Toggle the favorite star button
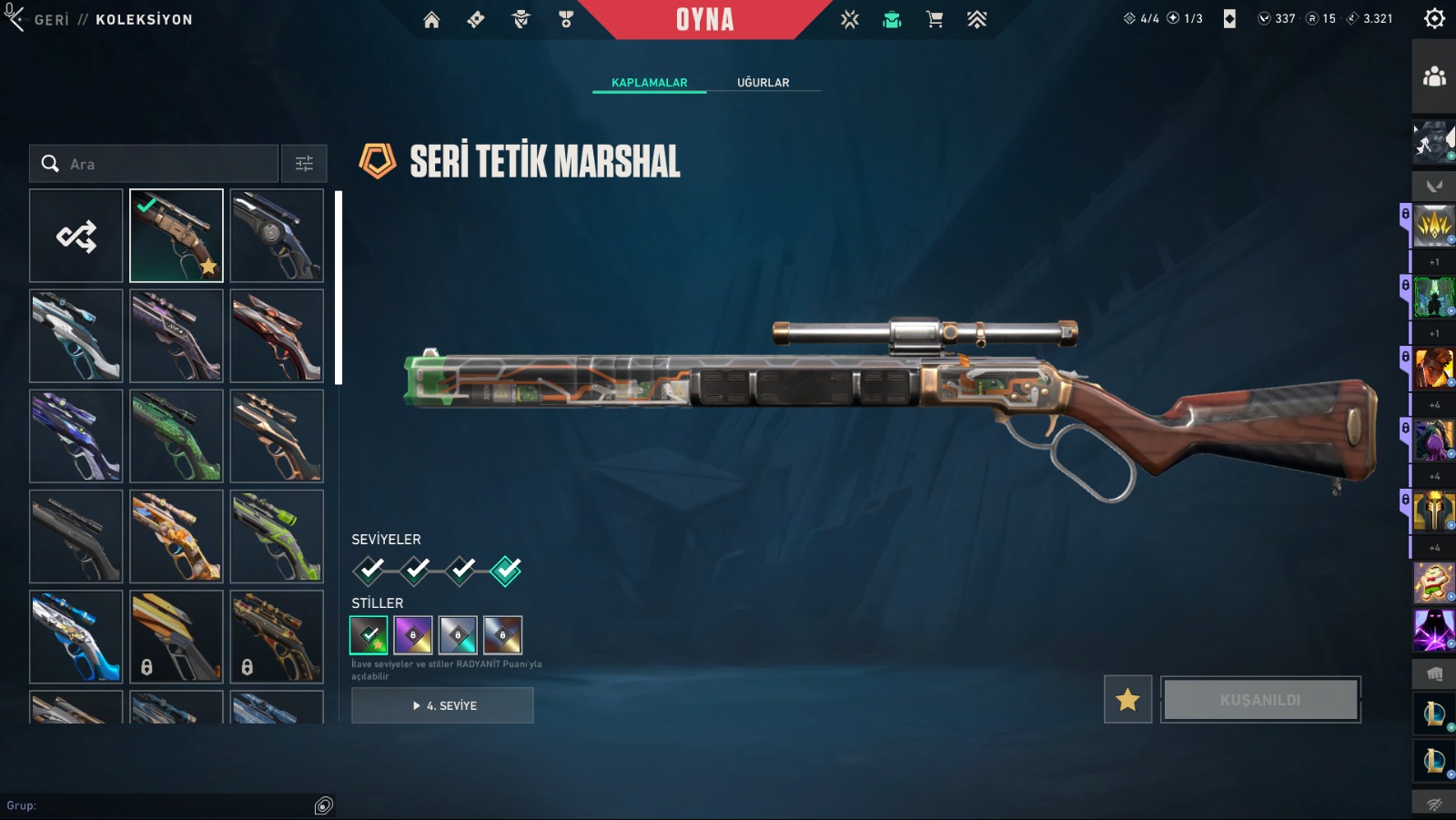 pos(1127,699)
